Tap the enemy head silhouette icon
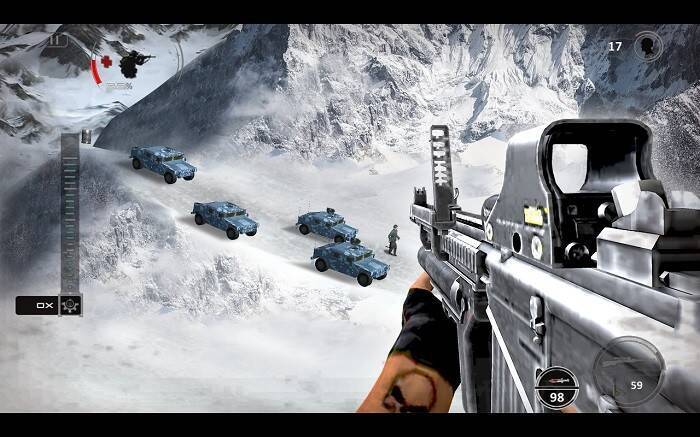 tap(648, 46)
